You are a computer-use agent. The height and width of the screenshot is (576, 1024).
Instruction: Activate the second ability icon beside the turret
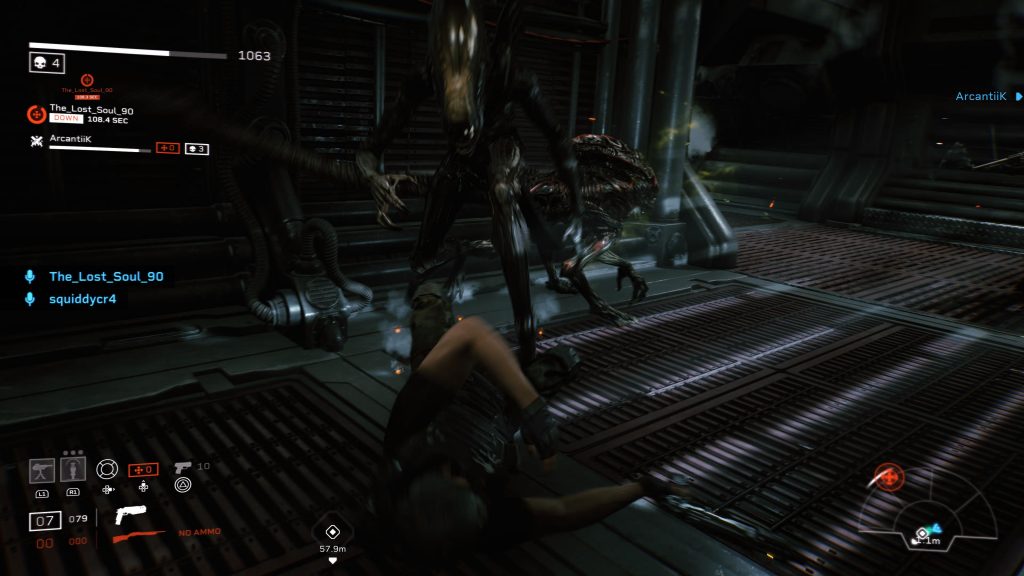(73, 469)
